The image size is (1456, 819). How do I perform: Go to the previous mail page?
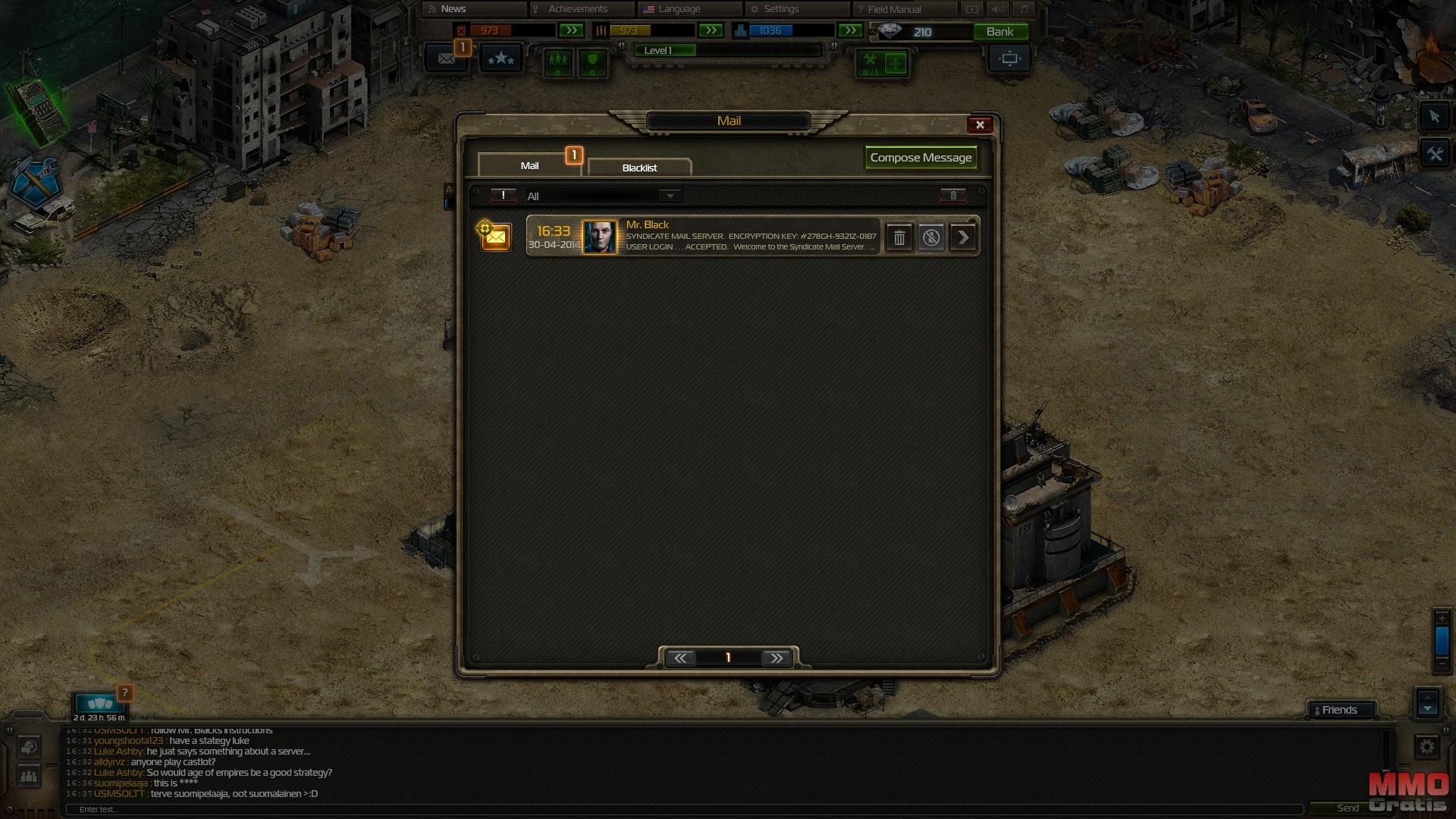click(x=680, y=658)
